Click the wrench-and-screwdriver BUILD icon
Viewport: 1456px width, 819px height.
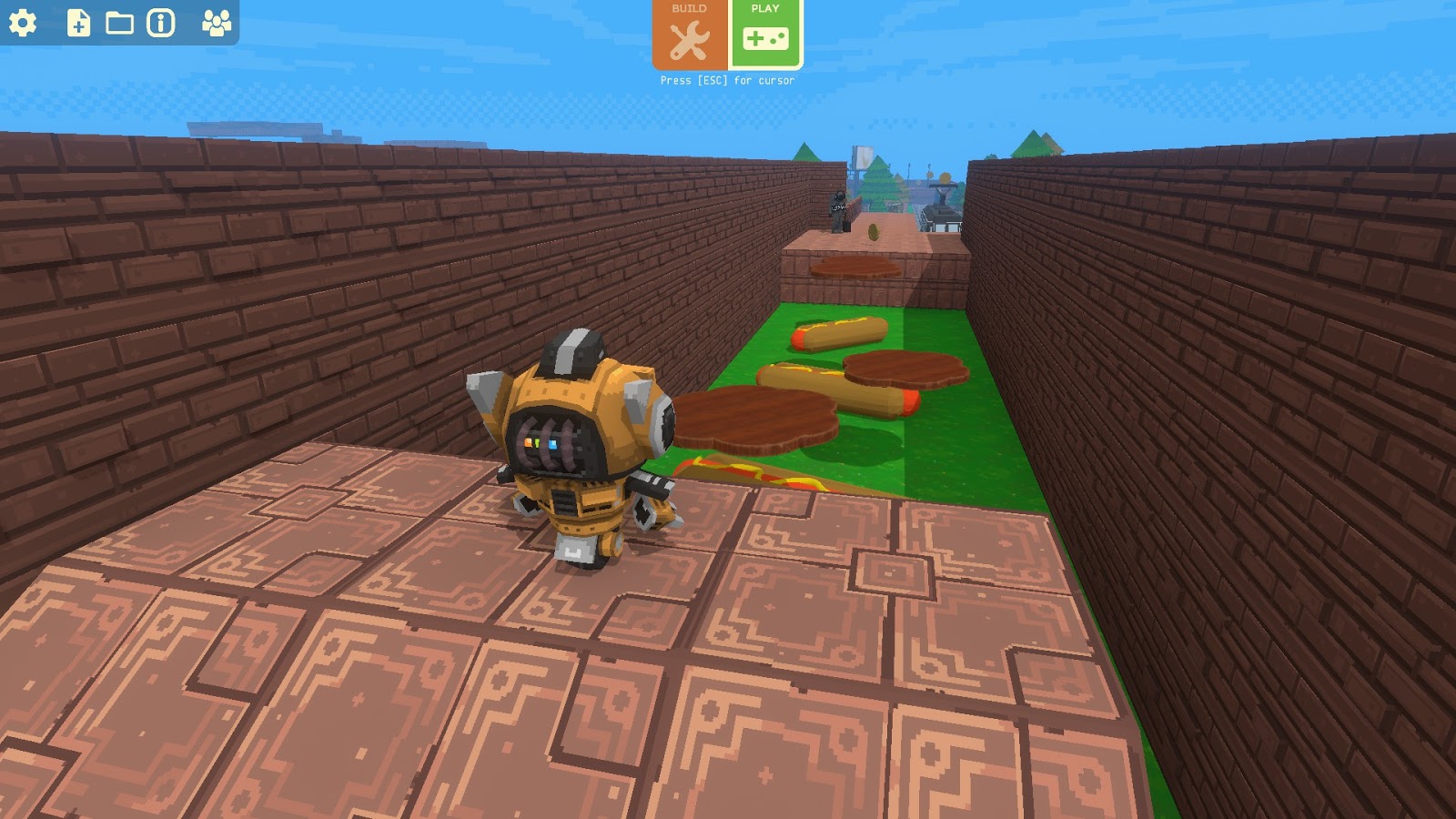689,38
